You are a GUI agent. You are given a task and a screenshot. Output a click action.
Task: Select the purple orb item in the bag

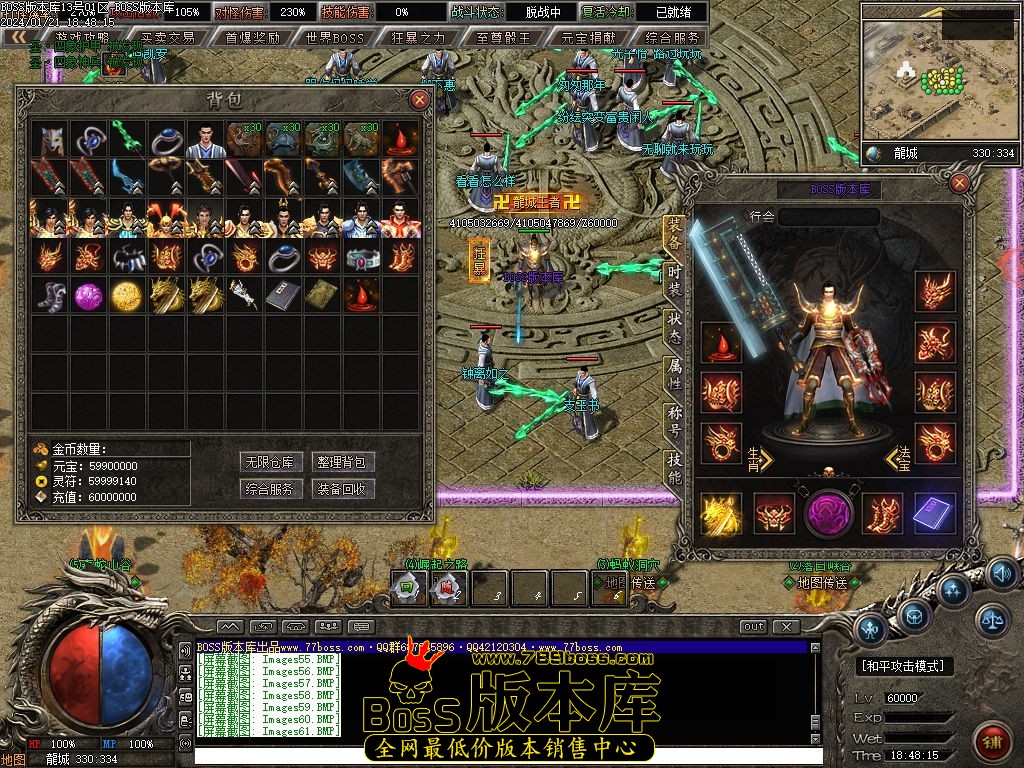88,294
